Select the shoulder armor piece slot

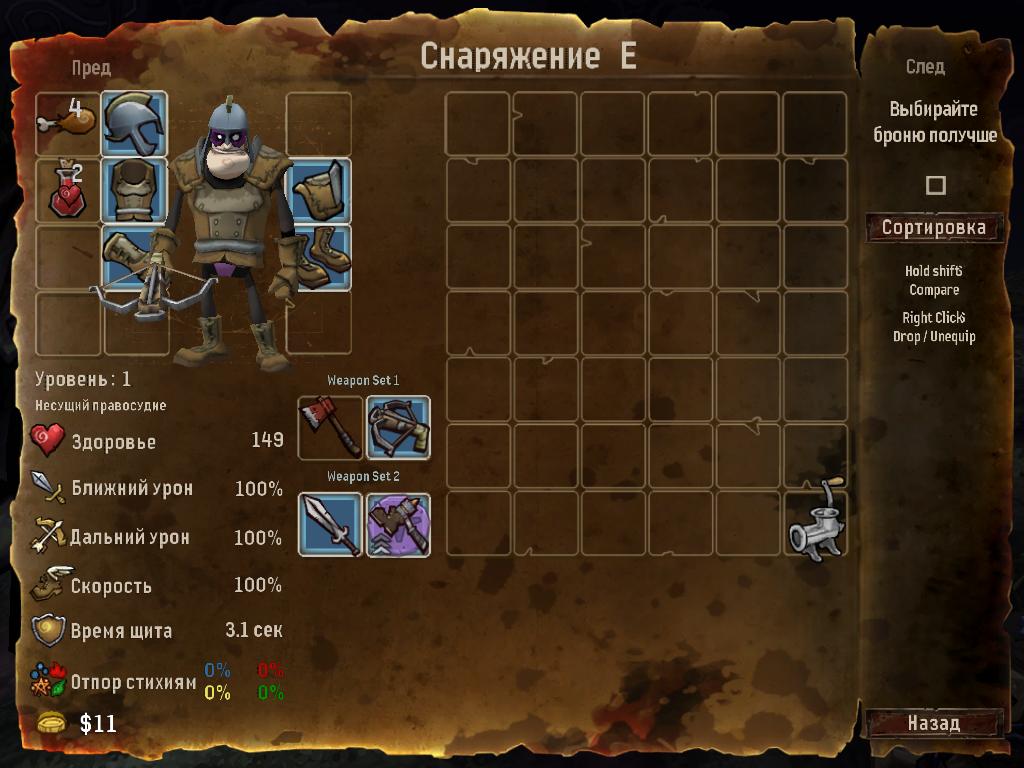click(x=320, y=191)
